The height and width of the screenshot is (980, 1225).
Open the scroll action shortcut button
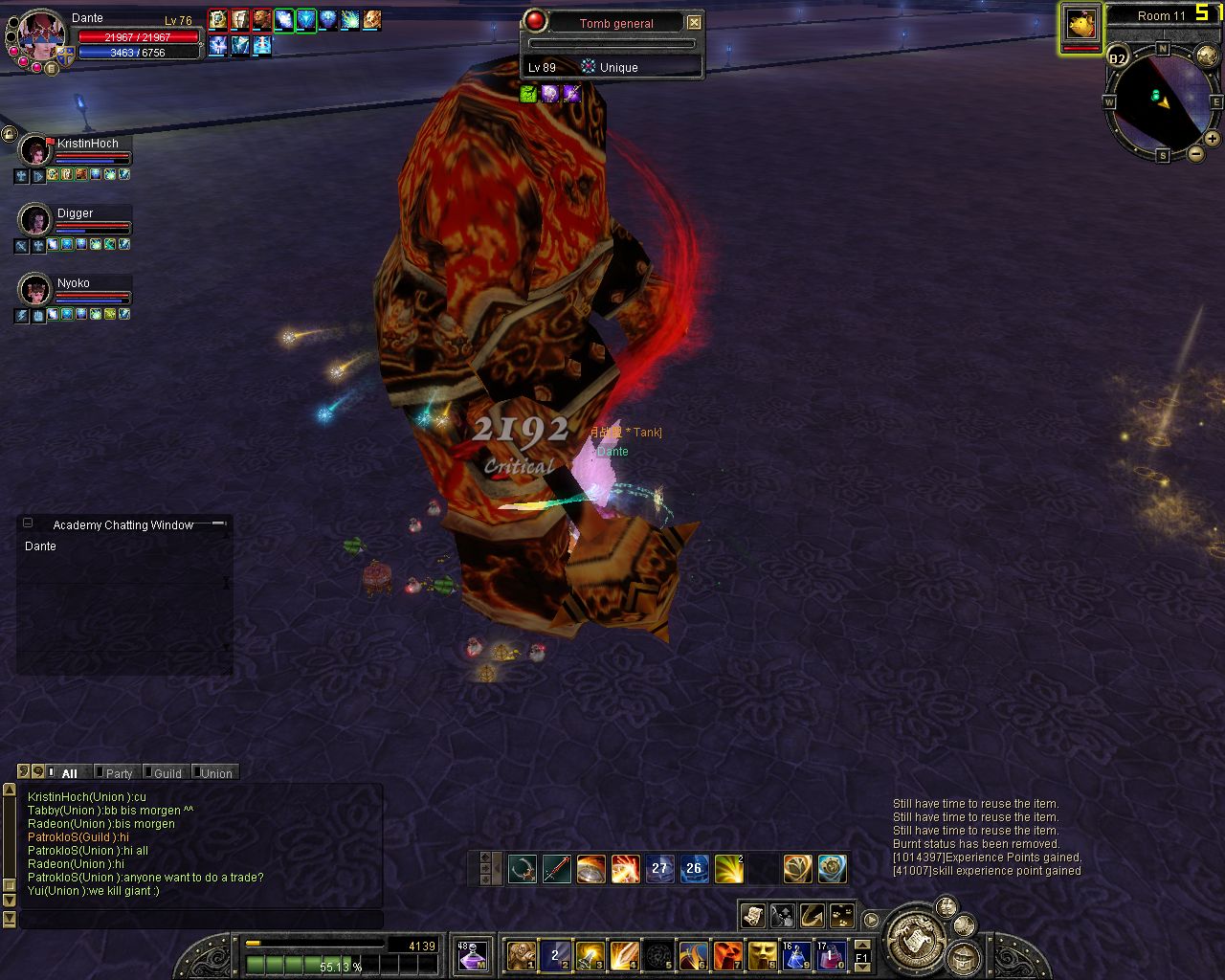coord(753,916)
